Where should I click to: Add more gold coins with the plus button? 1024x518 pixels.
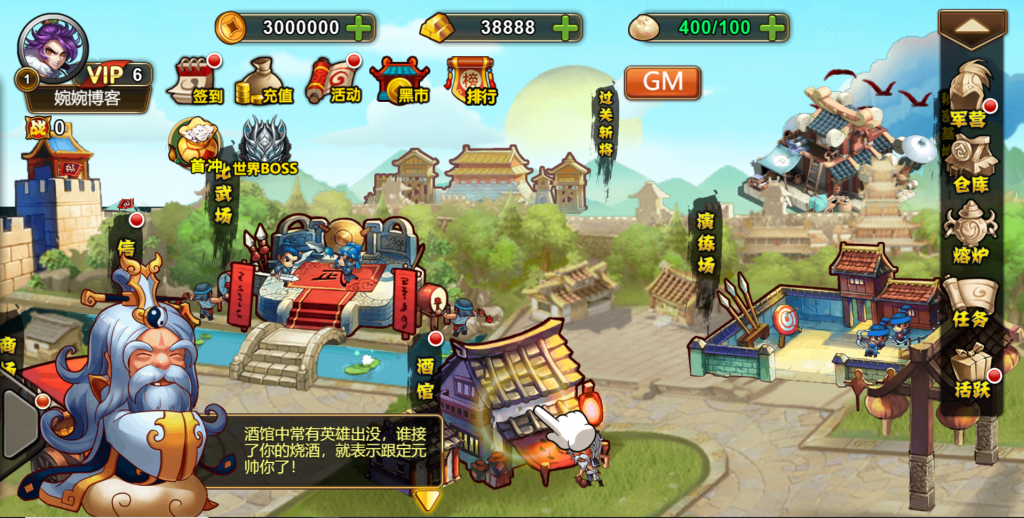pyautogui.click(x=360, y=27)
